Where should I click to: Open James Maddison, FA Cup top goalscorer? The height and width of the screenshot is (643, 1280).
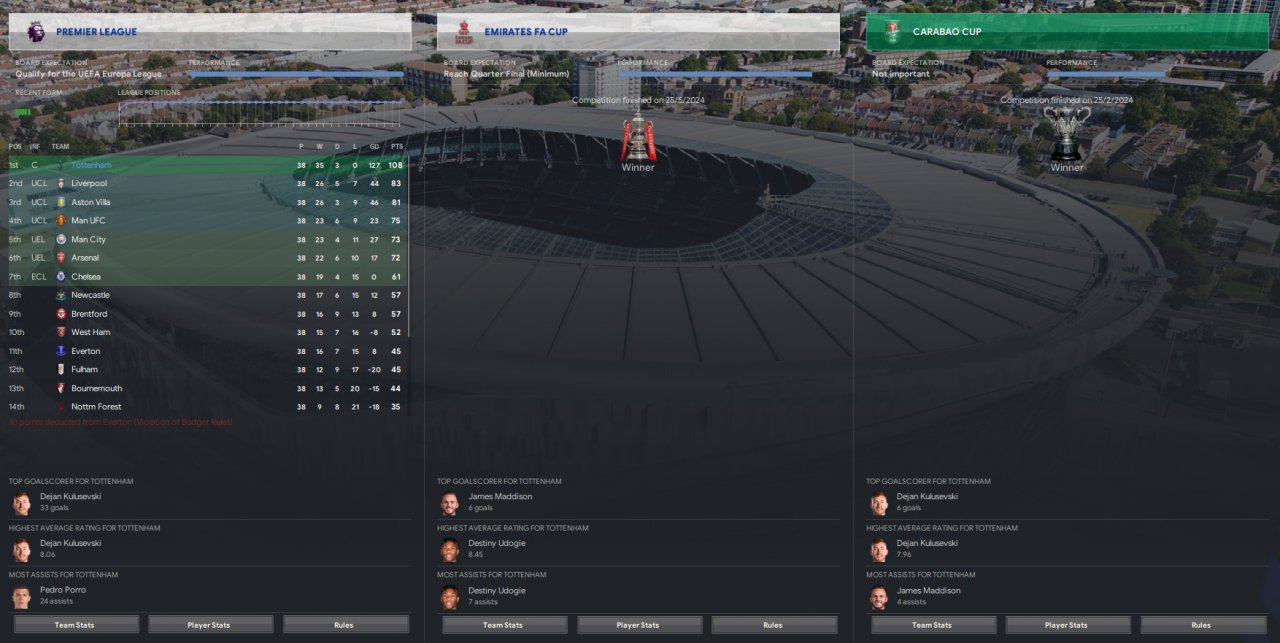pos(500,496)
